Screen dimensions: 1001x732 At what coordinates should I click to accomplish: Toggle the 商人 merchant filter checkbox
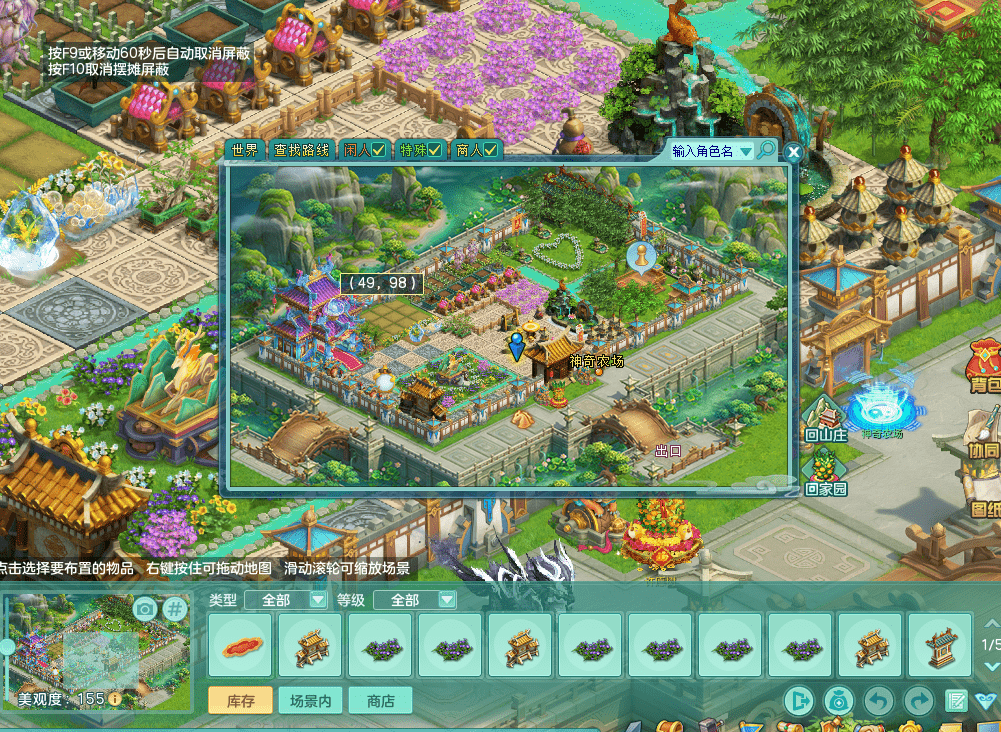[x=491, y=151]
